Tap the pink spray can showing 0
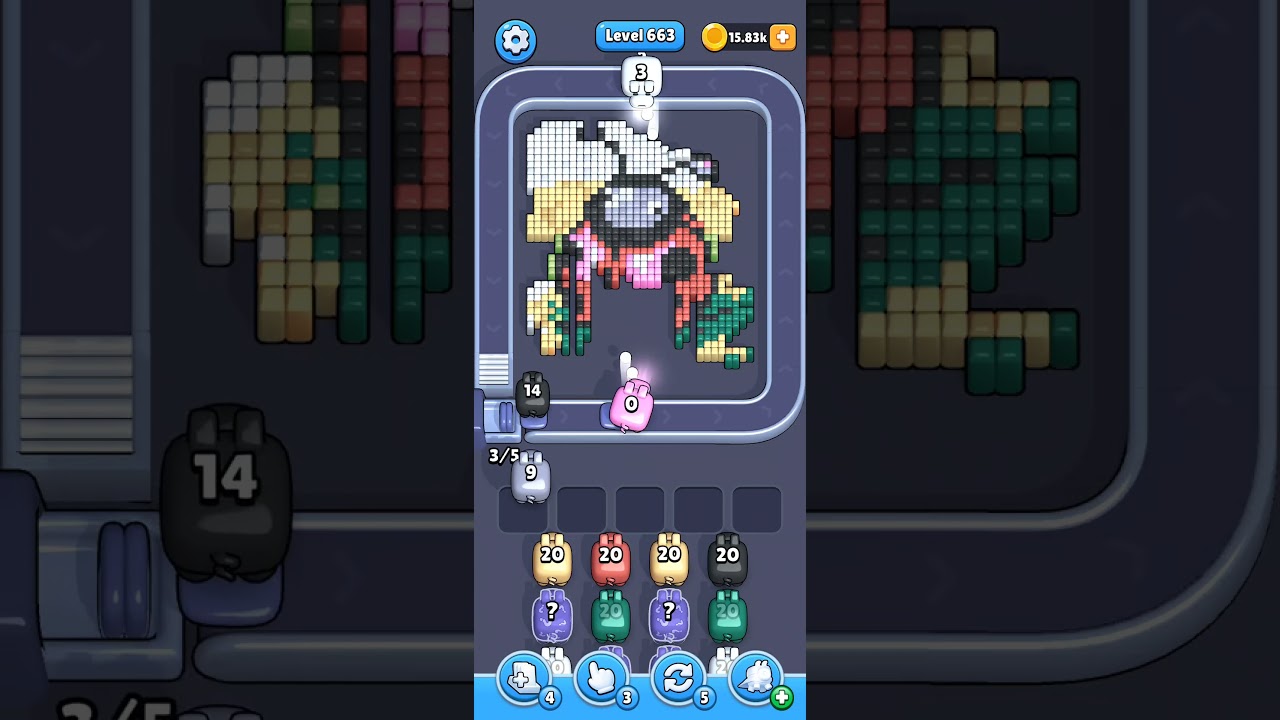 (x=630, y=405)
